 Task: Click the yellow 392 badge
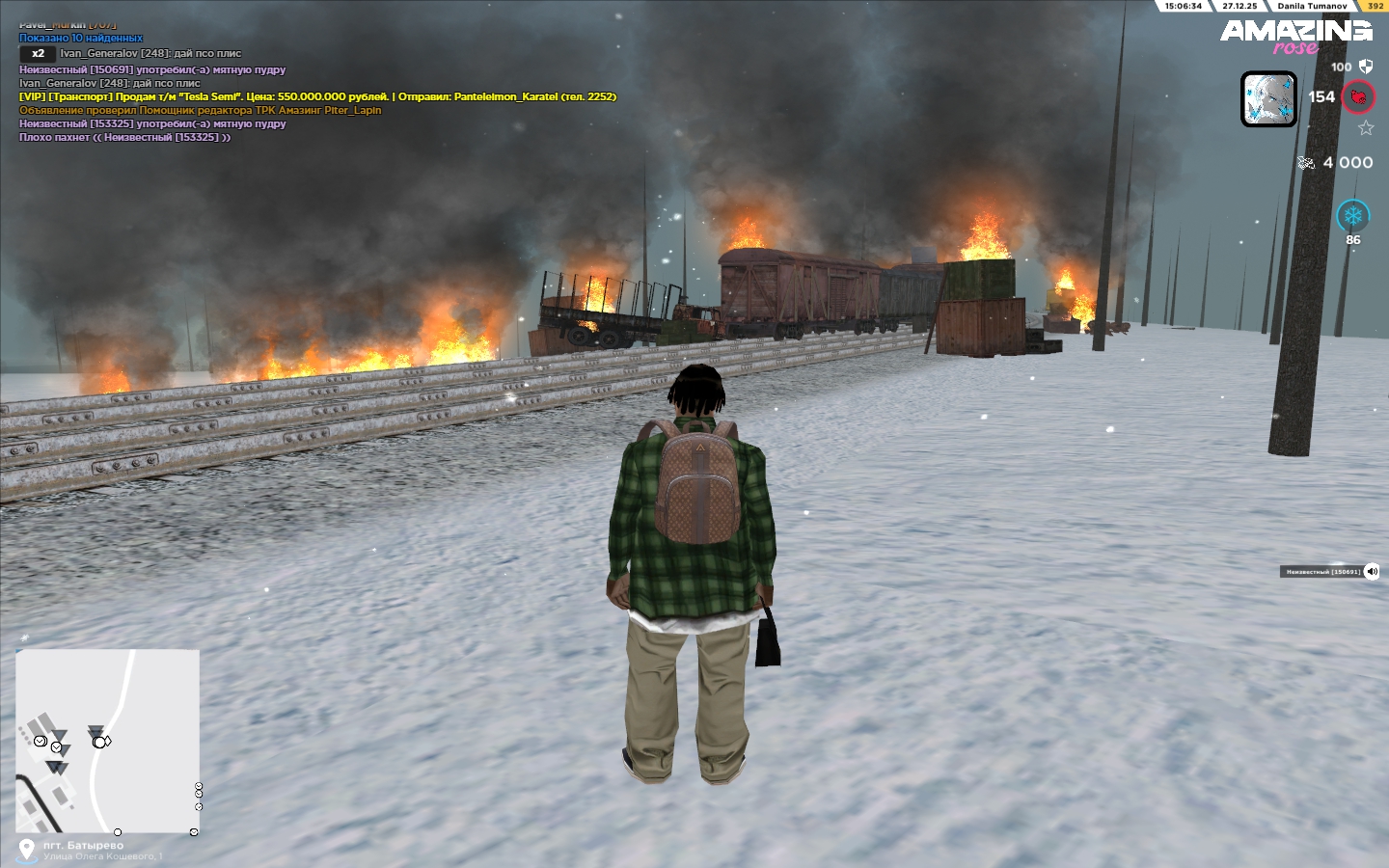point(1375,6)
